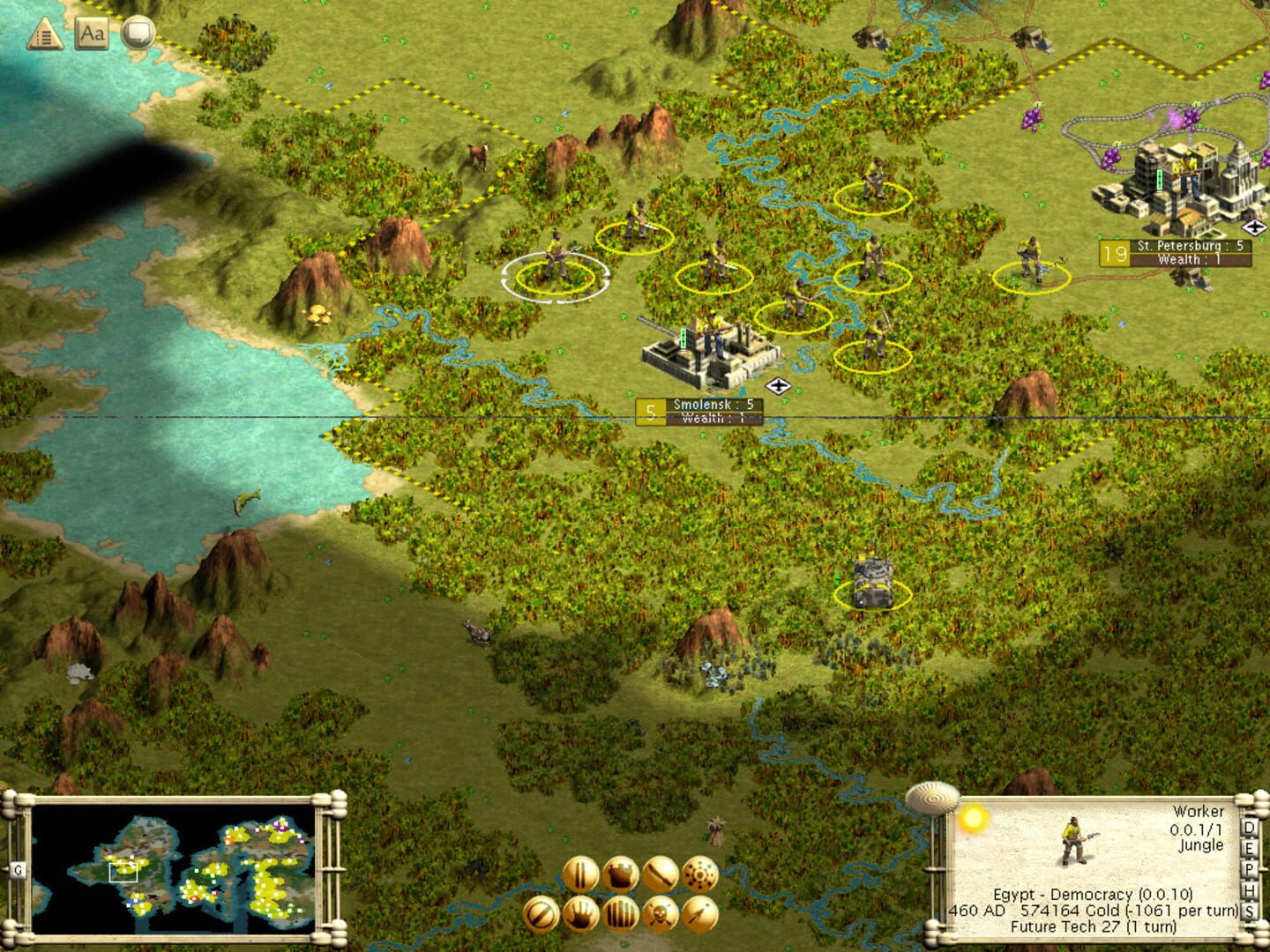
Task: Click the Wait pause command for the Worker
Action: click(581, 874)
